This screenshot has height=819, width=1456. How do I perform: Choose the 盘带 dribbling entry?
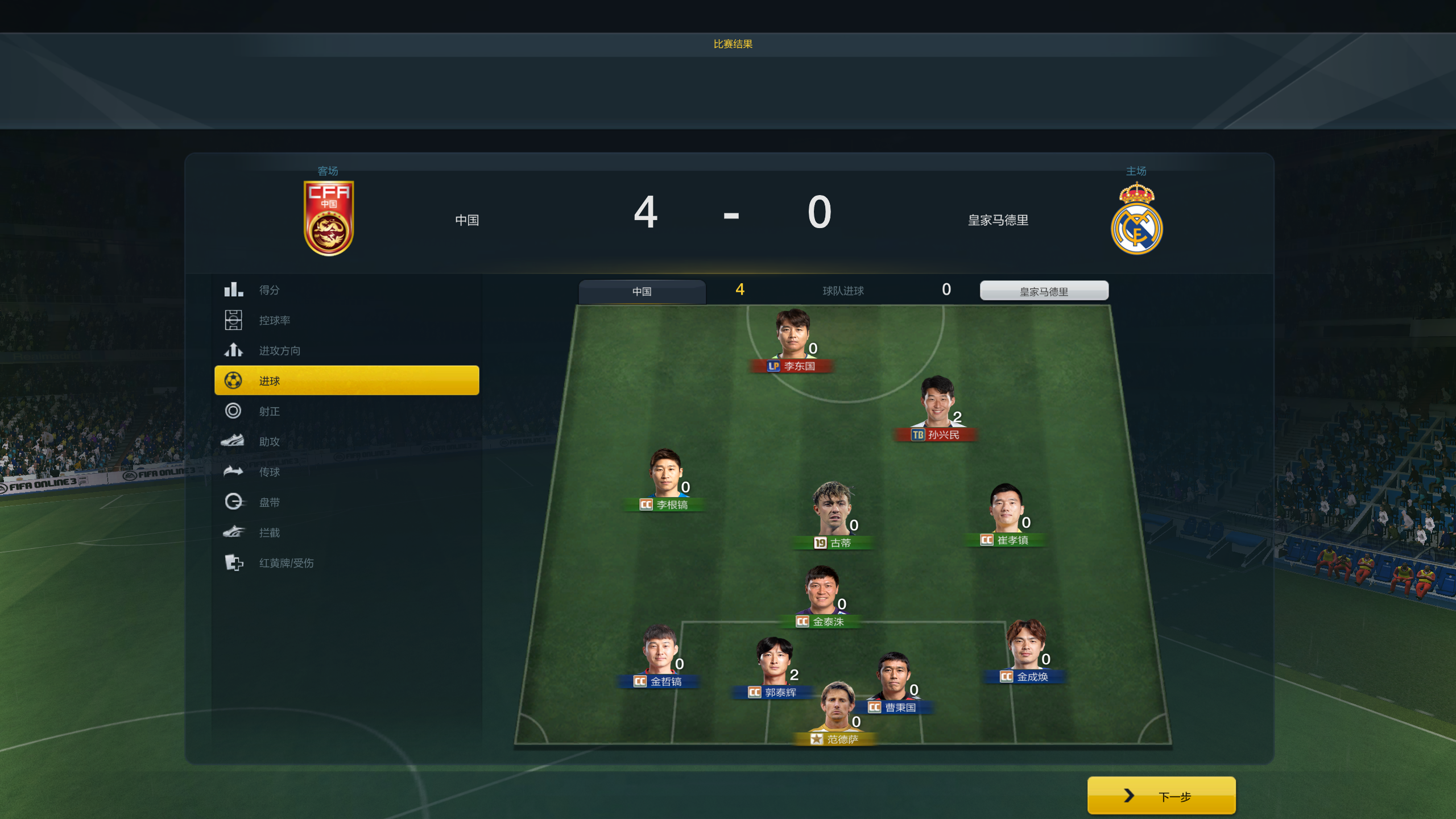click(269, 502)
